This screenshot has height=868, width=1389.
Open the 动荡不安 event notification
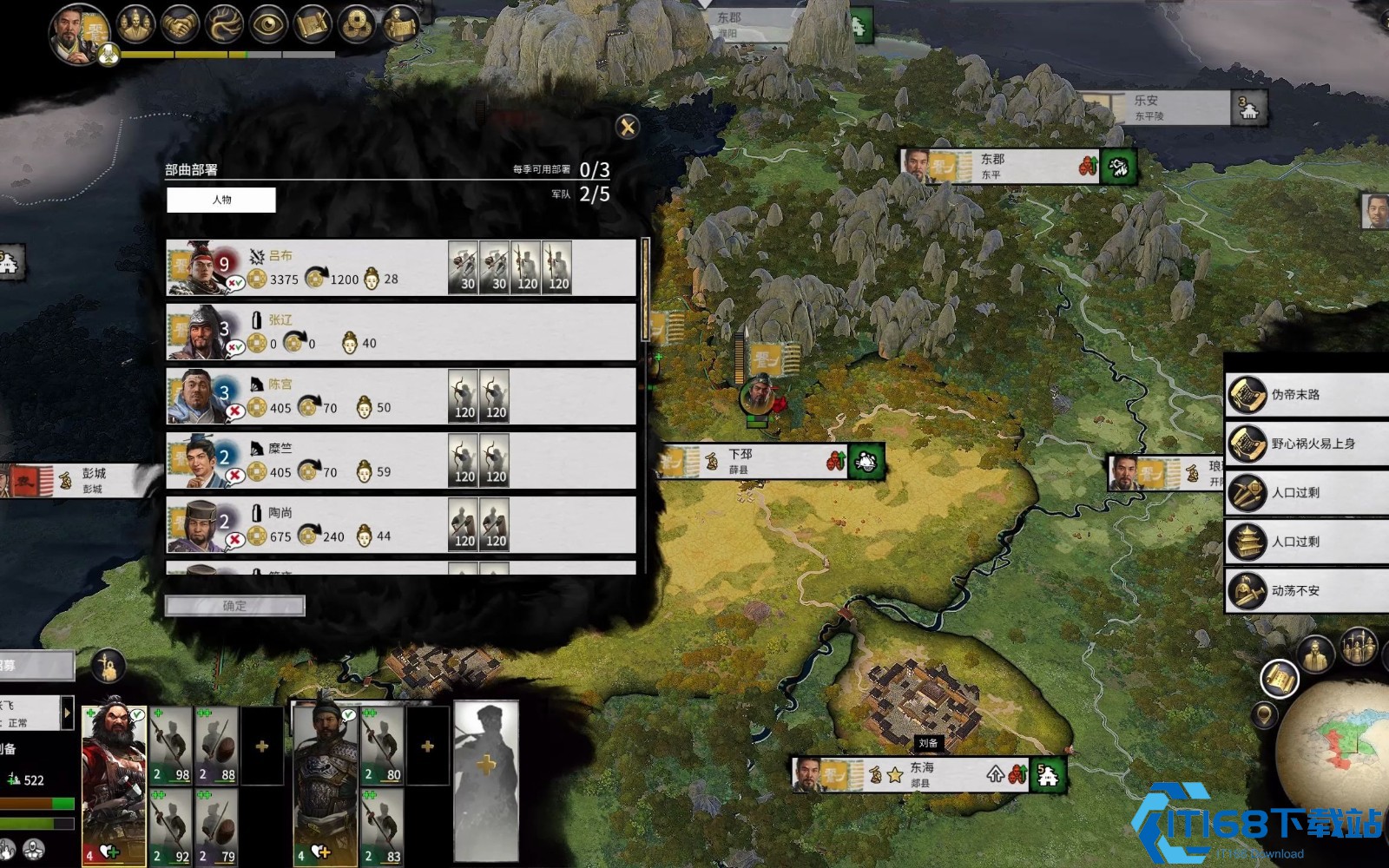pos(1307,591)
